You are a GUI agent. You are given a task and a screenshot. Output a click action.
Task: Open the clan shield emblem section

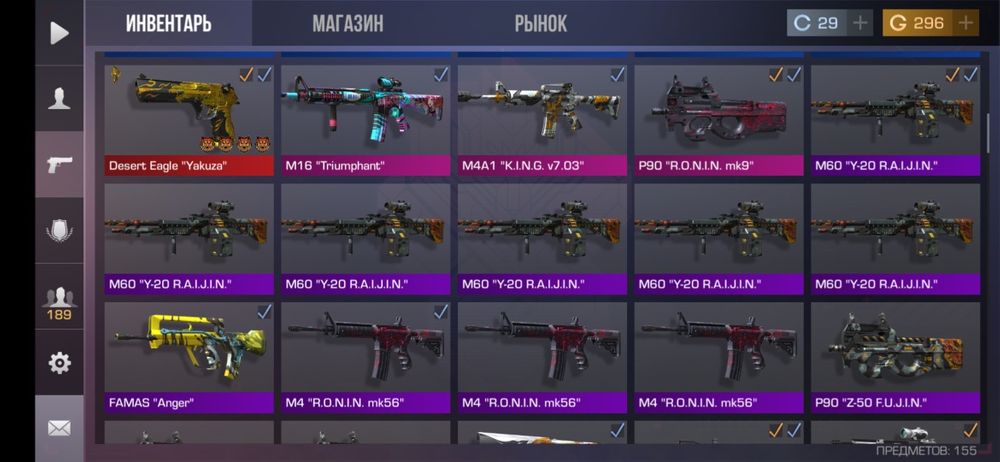tap(59, 231)
